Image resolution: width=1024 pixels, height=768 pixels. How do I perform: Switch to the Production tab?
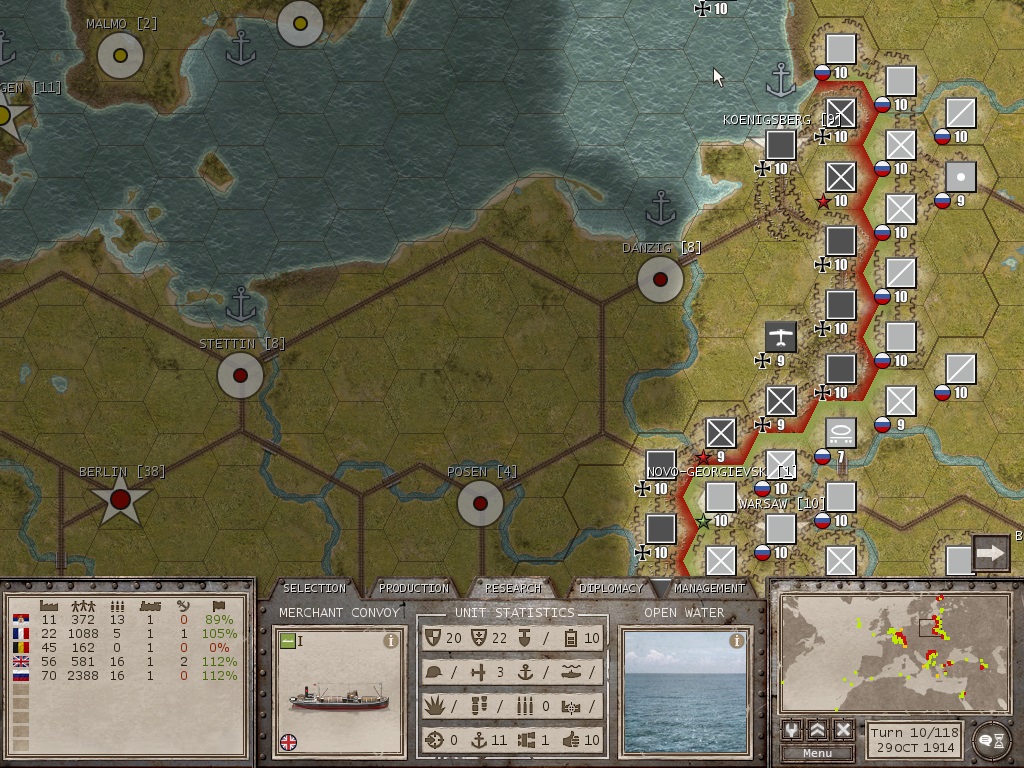click(x=413, y=588)
